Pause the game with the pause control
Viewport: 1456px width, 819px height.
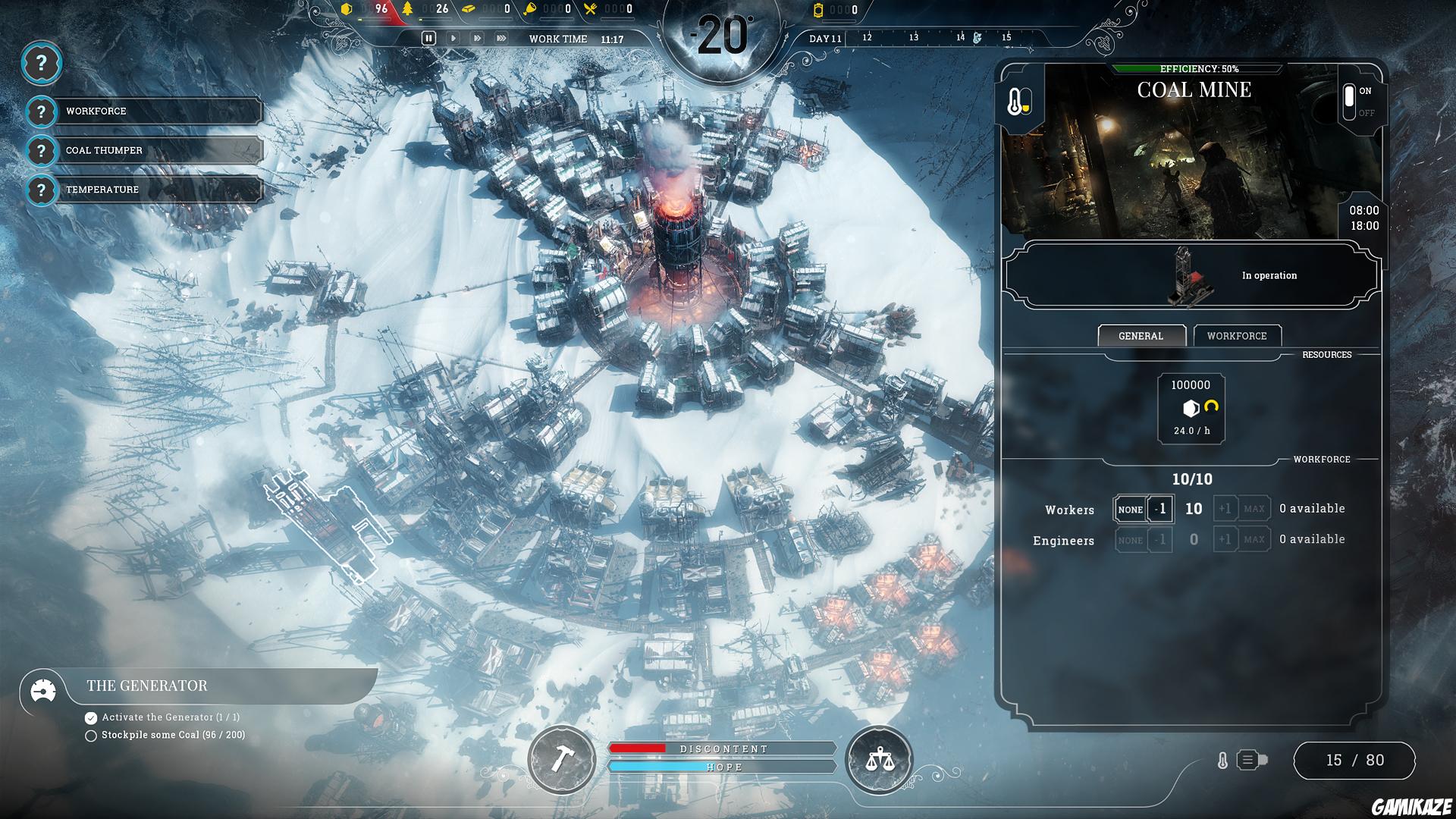click(x=429, y=36)
